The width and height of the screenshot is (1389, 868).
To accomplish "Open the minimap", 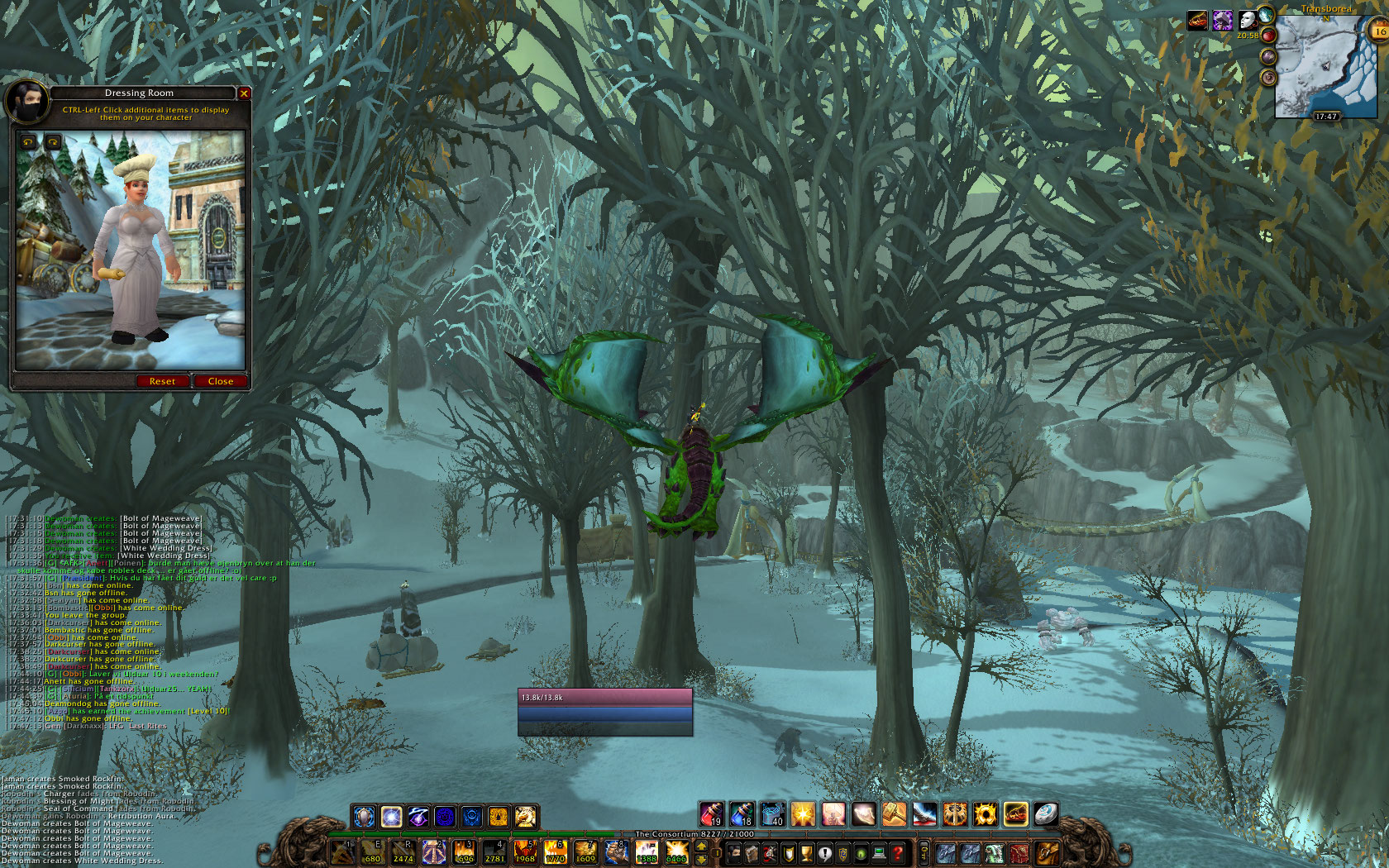I will point(1321,68).
